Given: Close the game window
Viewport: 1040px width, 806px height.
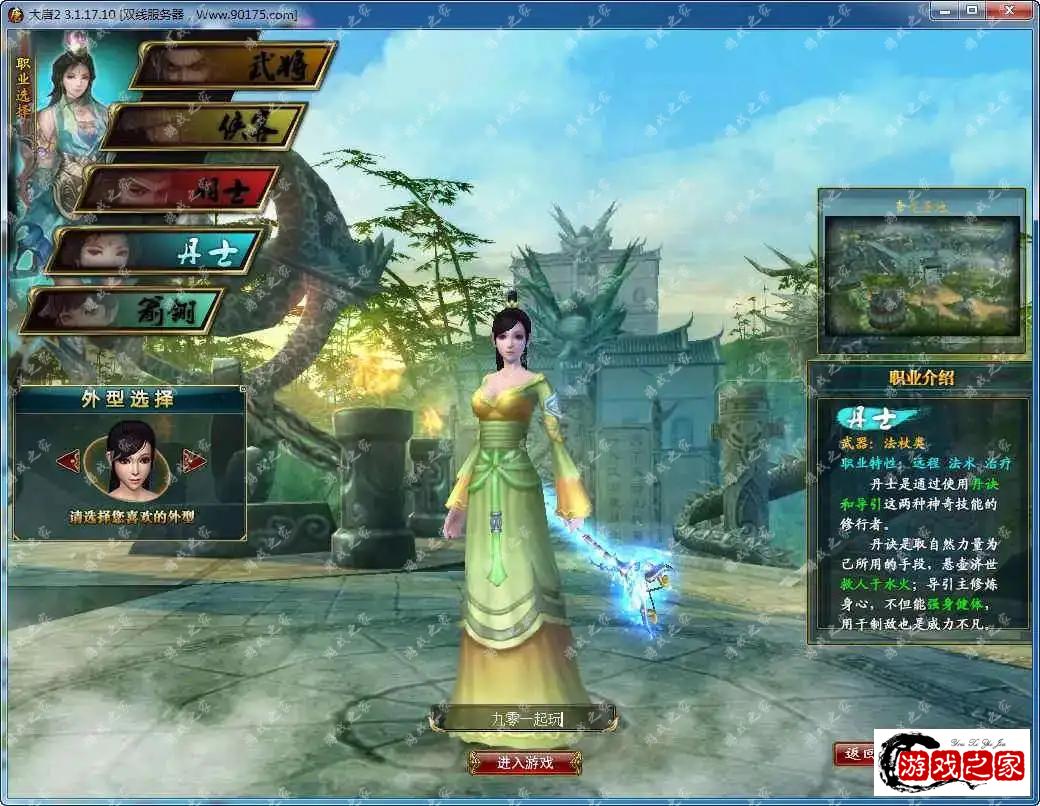Looking at the screenshot, I should coord(1010,10).
